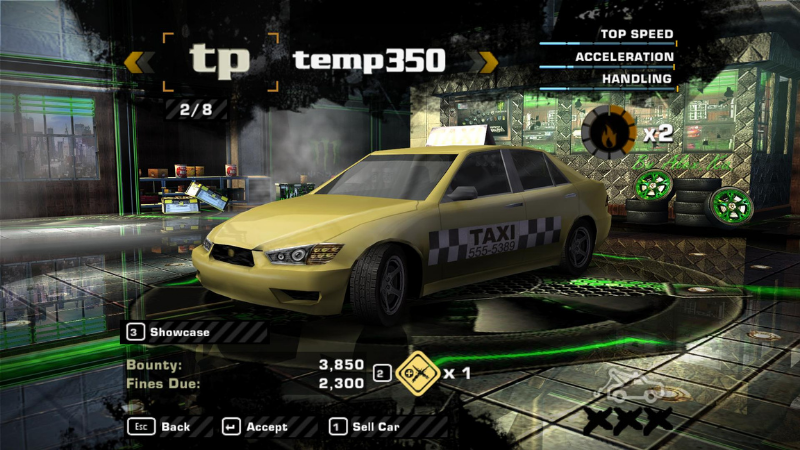Go to the previous car with the left arrow
This screenshot has width=800, height=450.
138,62
